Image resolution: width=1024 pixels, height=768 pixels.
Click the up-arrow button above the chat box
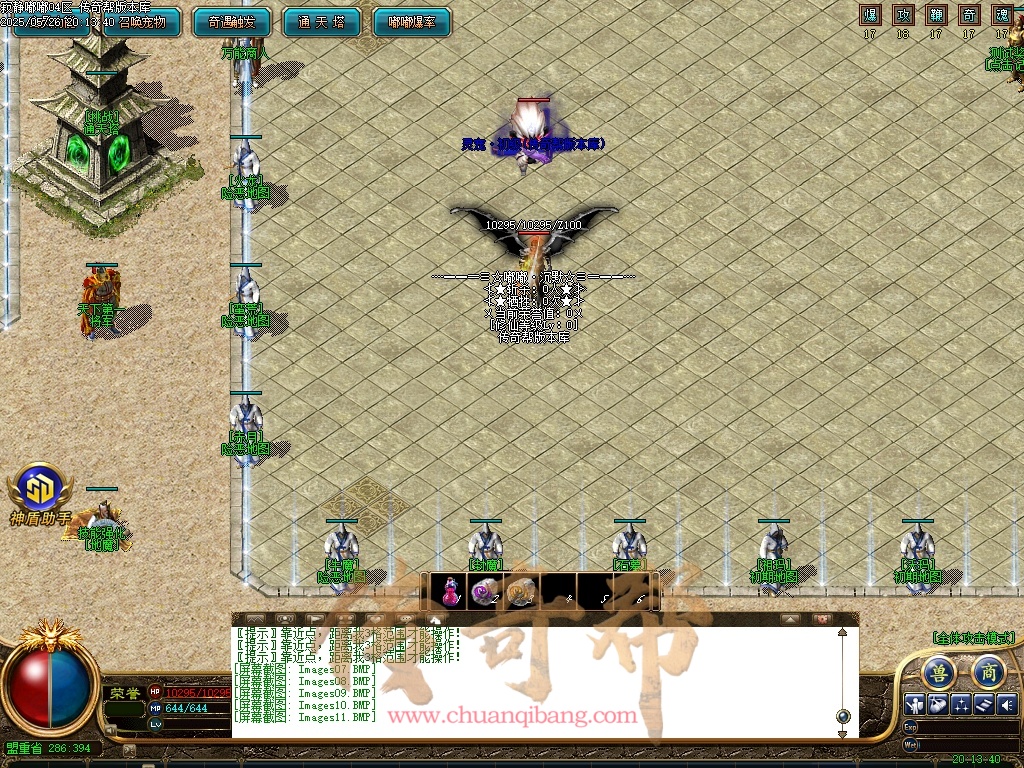pos(790,619)
